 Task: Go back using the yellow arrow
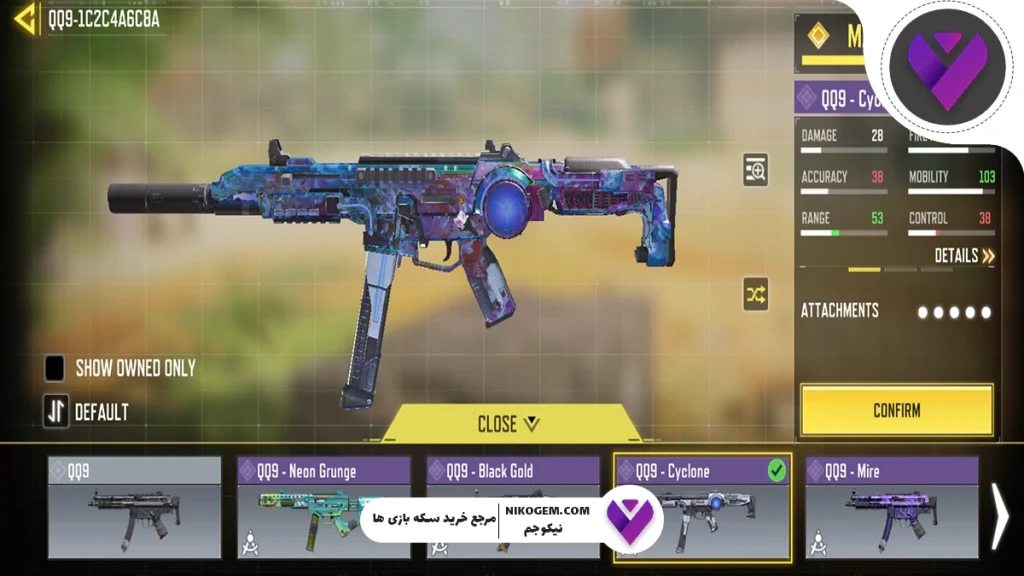point(27,18)
